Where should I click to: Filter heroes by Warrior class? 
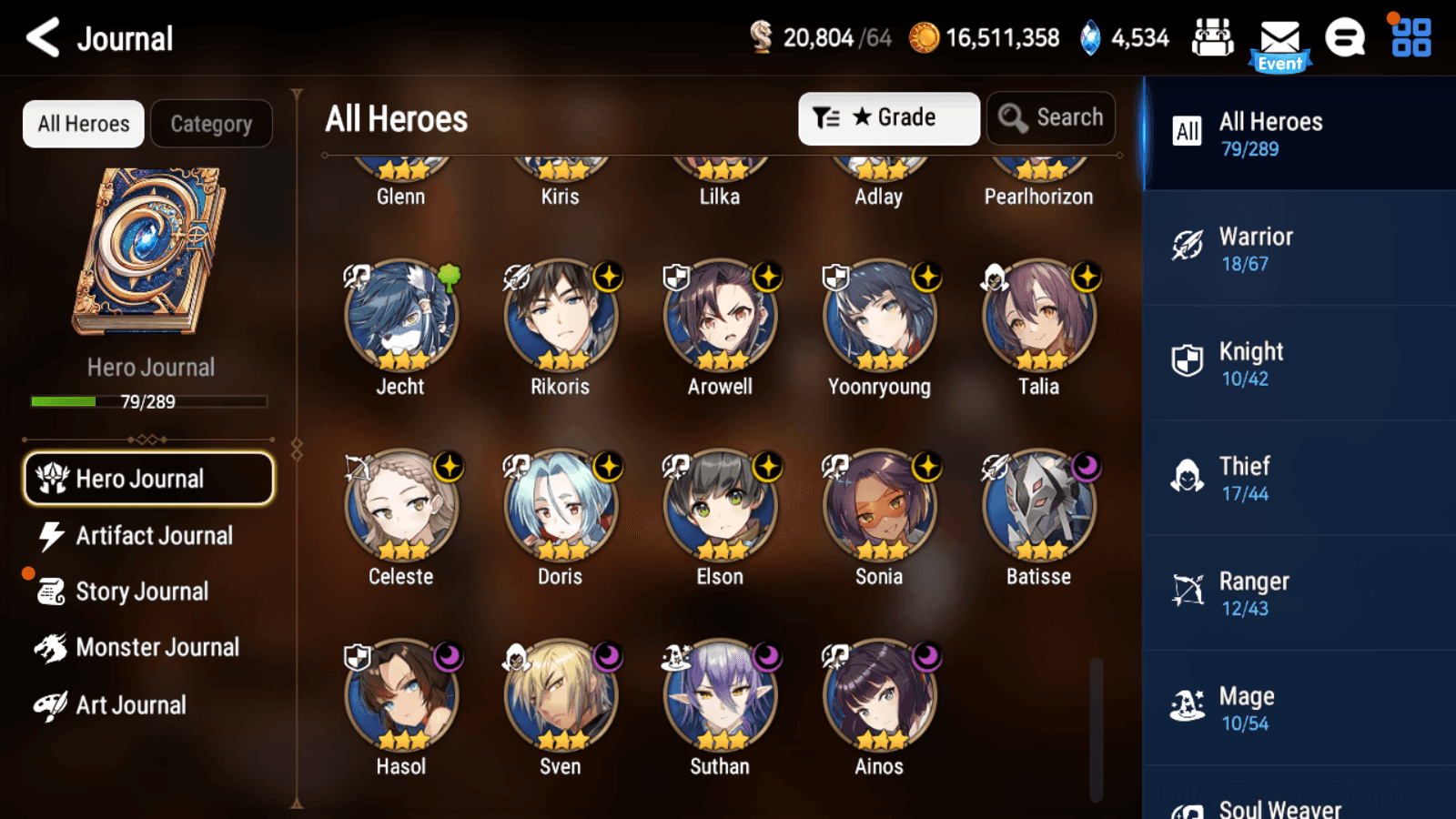pyautogui.click(x=1299, y=248)
